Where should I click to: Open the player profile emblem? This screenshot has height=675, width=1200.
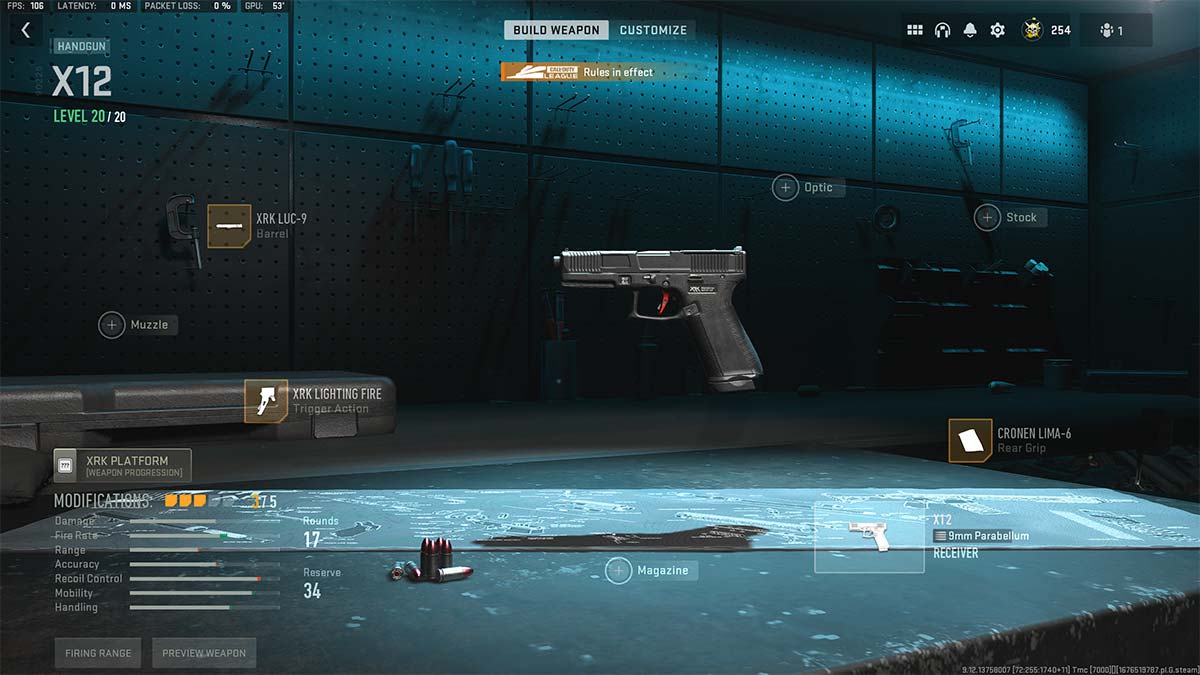click(x=1032, y=30)
